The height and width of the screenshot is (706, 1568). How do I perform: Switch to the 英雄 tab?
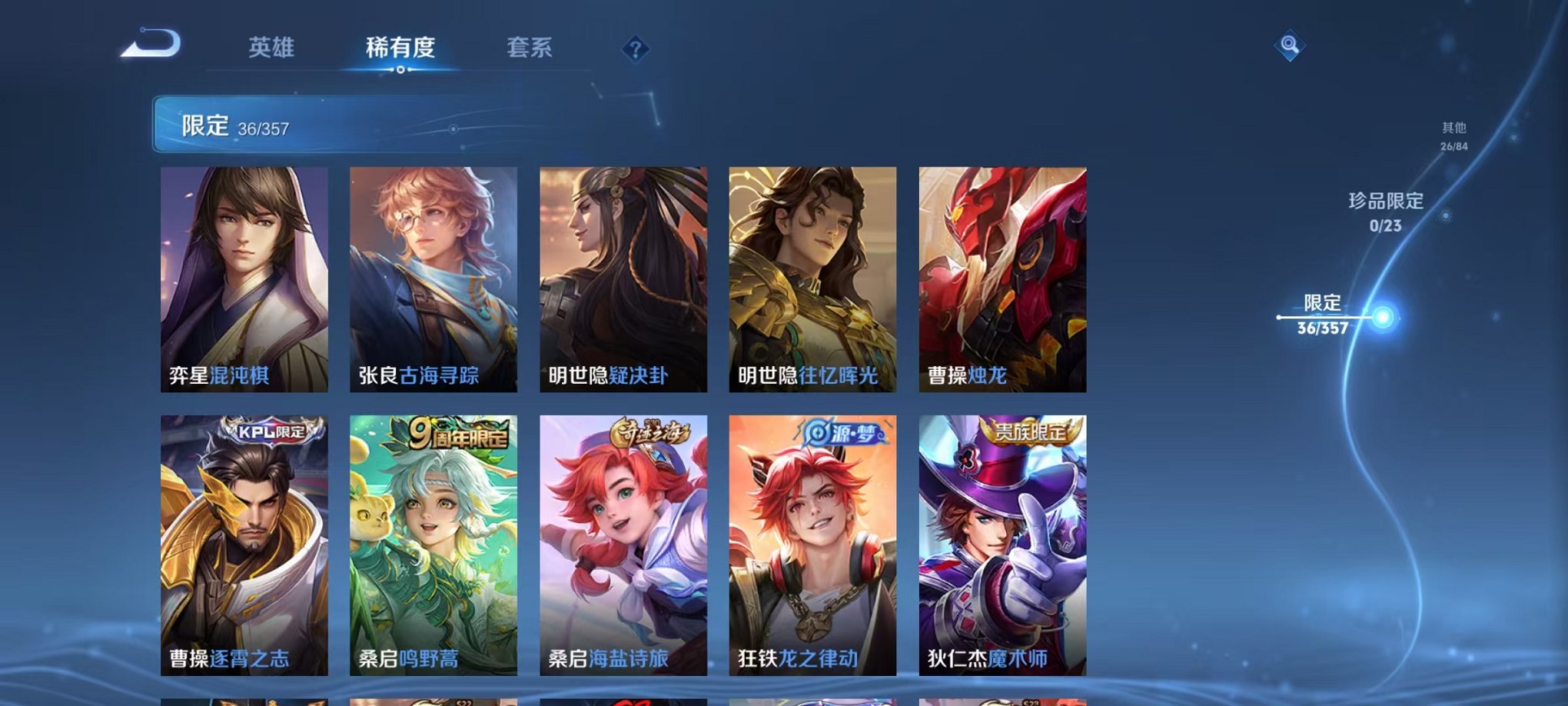271,48
